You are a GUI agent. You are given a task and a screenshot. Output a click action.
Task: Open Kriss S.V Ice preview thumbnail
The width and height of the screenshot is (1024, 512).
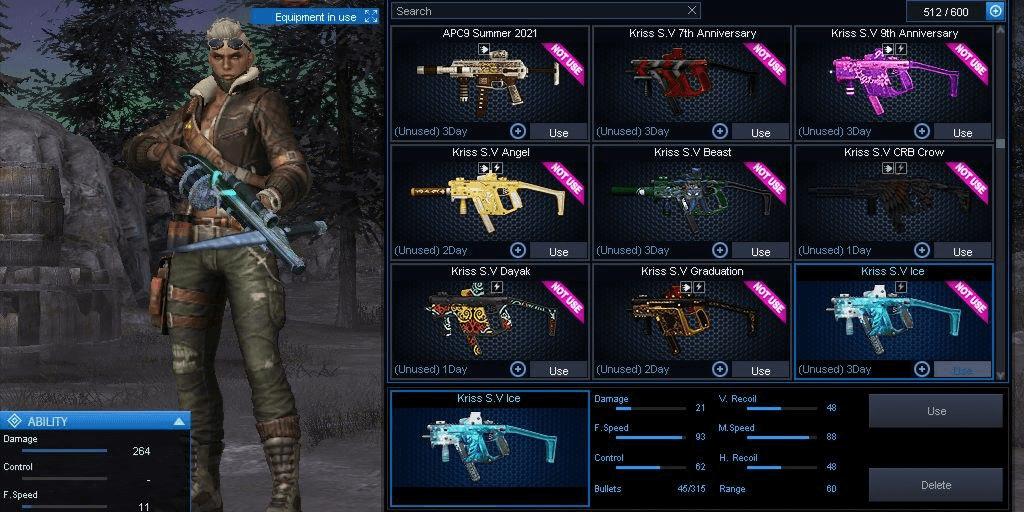coord(489,448)
